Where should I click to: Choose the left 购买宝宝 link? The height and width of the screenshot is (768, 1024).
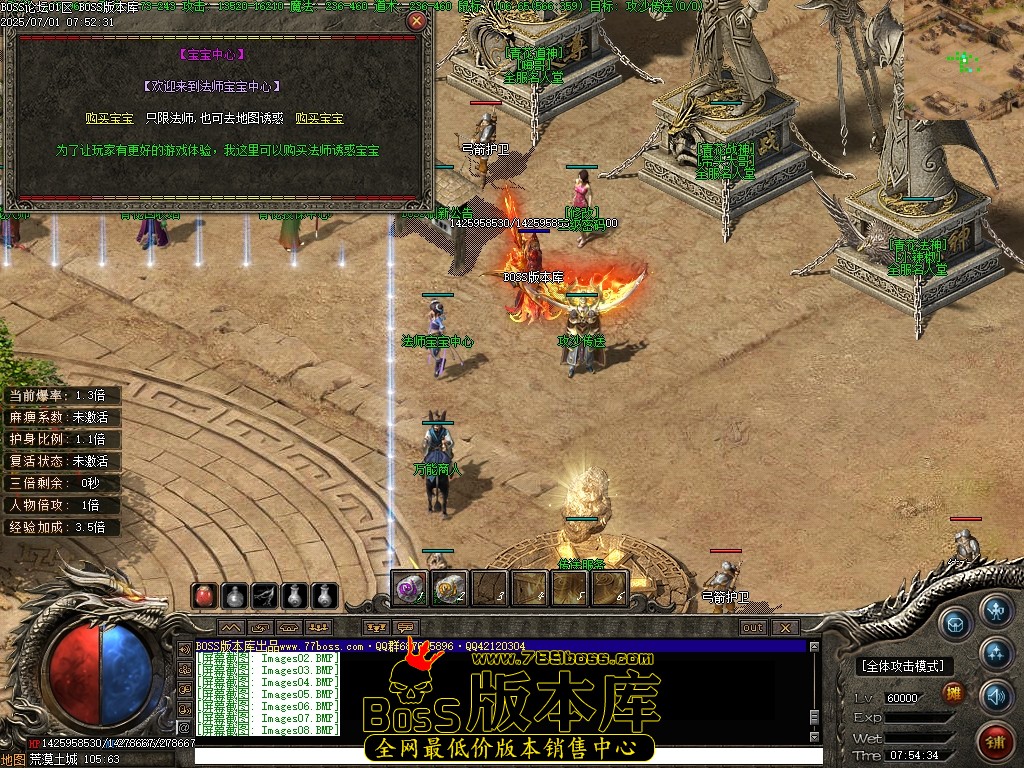coord(109,118)
